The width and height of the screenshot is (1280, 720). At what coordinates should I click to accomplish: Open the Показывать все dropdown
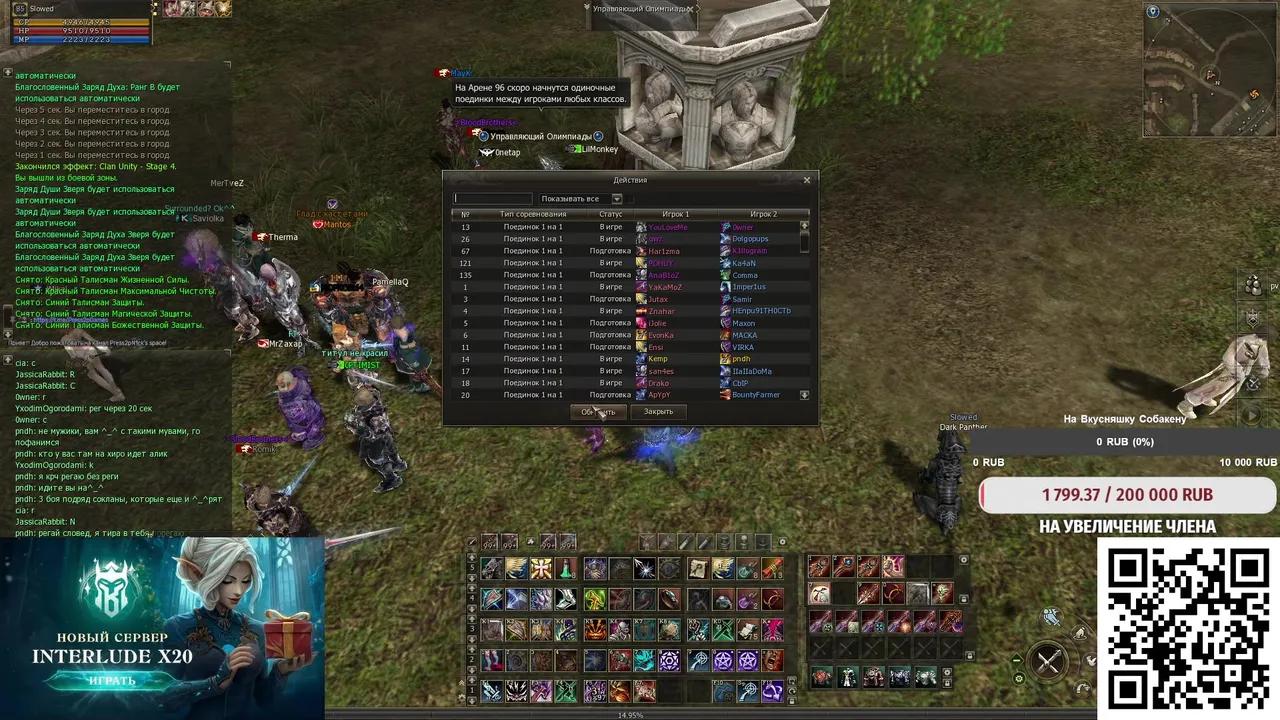[616, 199]
